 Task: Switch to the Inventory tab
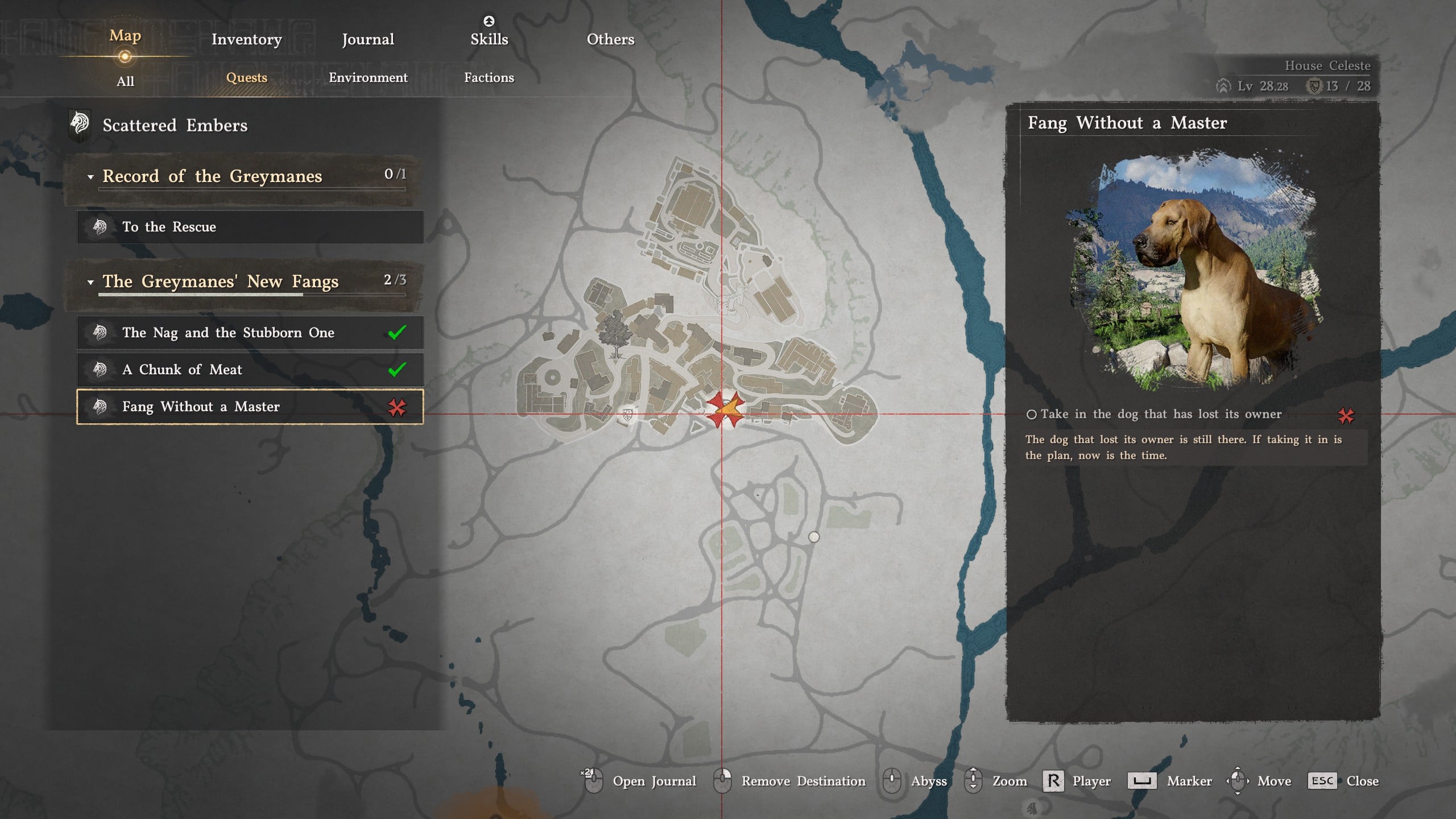point(246,39)
